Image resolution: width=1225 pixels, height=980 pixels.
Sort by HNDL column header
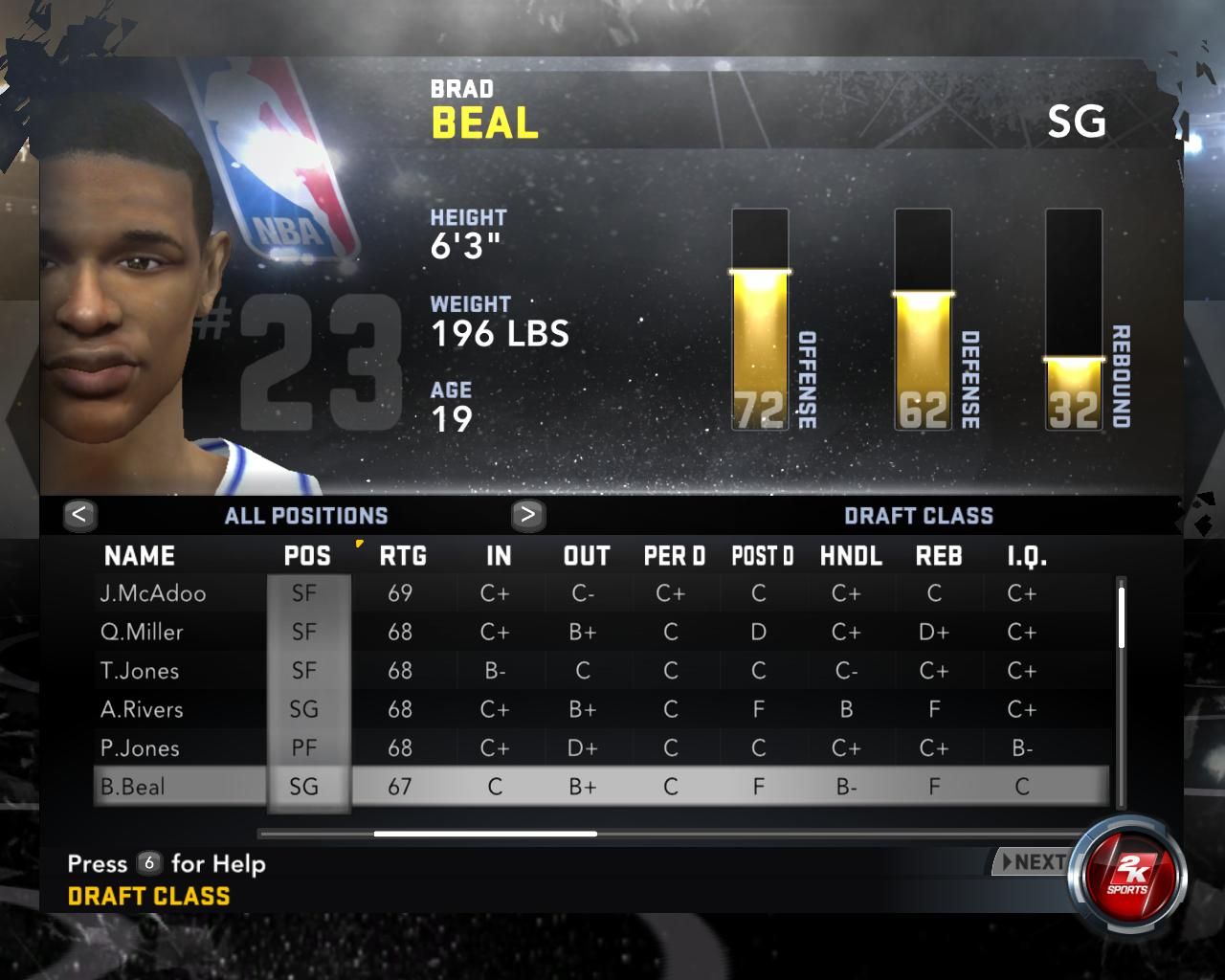pos(851,556)
